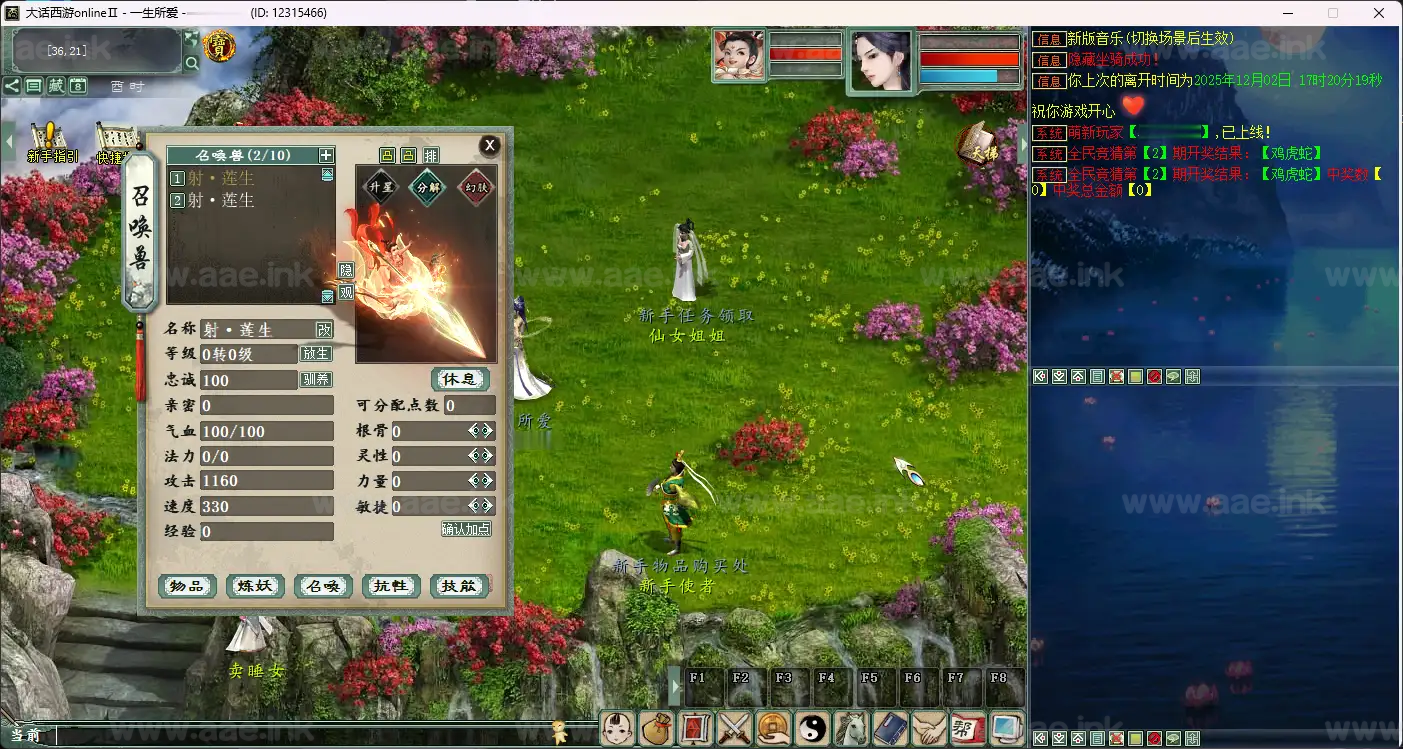This screenshot has width=1403, height=749.
Task: Open the white horse mount icon
Action: [851, 728]
